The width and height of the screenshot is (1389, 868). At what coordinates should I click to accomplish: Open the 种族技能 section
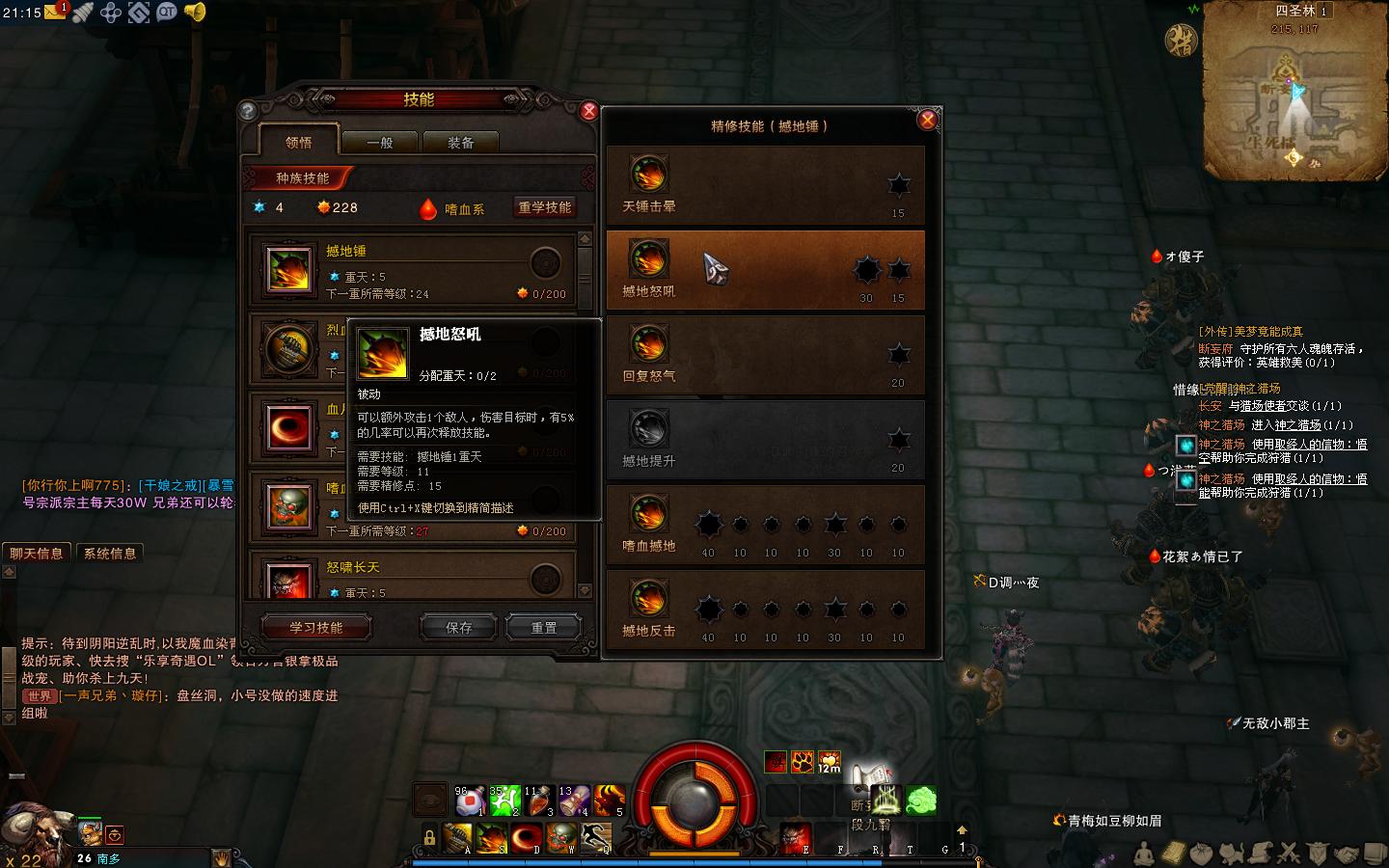[302, 178]
